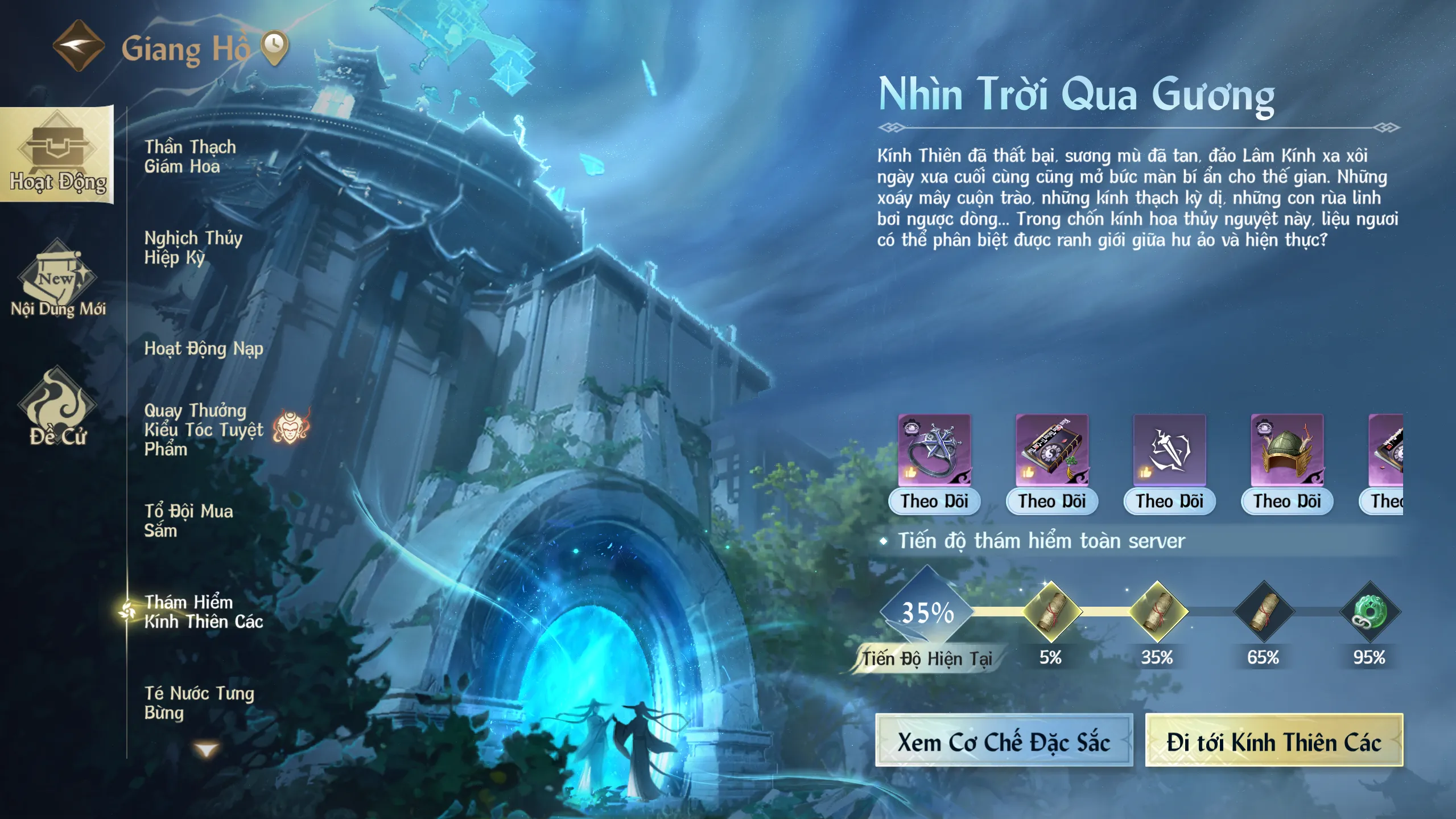
Task: Open the Té Nước Tưng Bừng event
Action: pos(199,703)
